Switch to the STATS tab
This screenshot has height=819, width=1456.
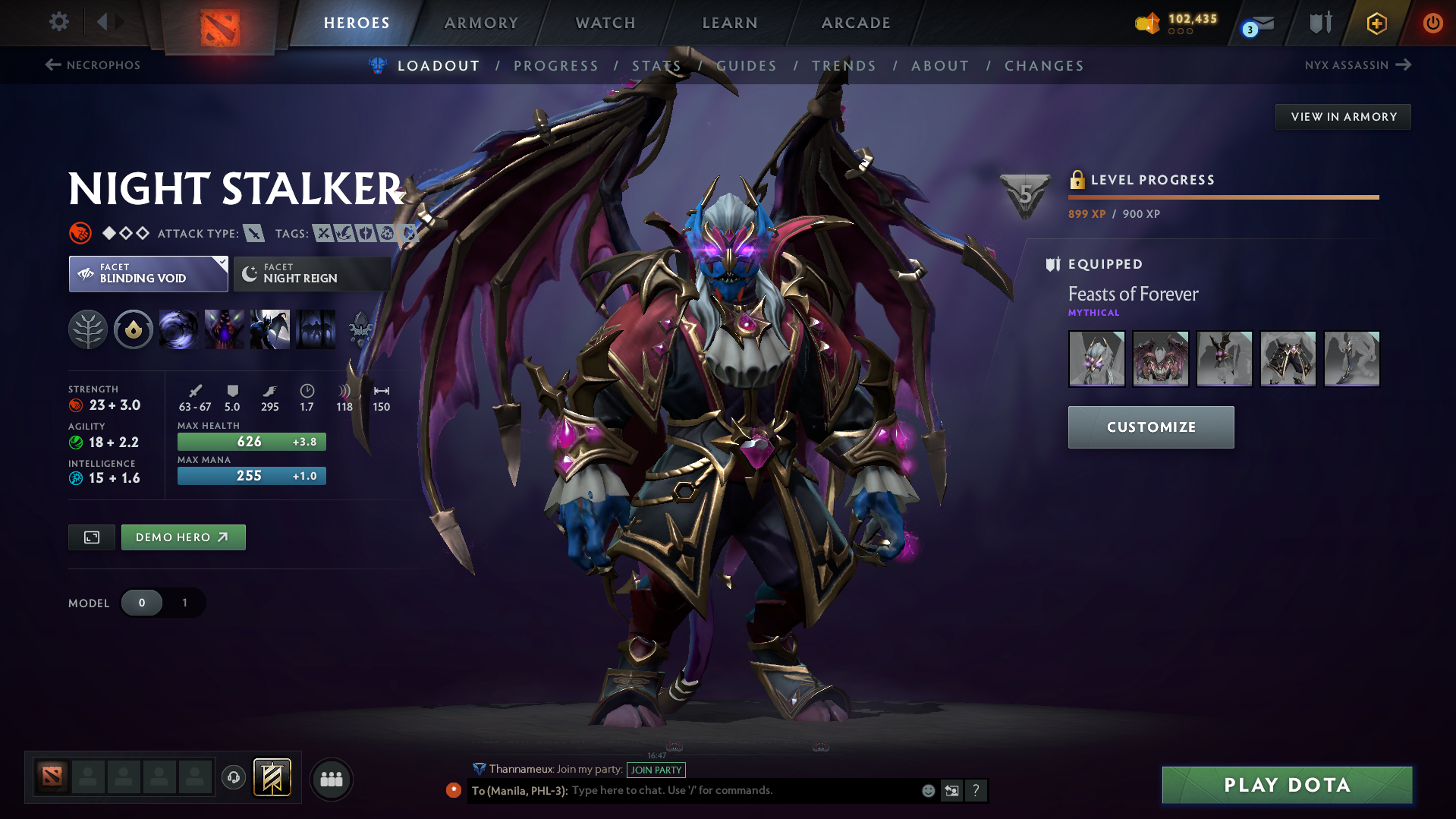tap(656, 66)
